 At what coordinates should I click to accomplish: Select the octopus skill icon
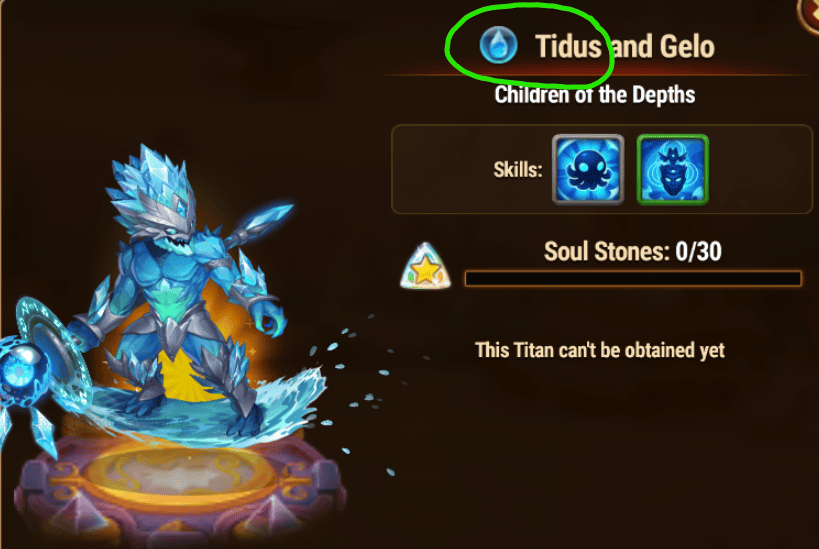click(x=589, y=169)
